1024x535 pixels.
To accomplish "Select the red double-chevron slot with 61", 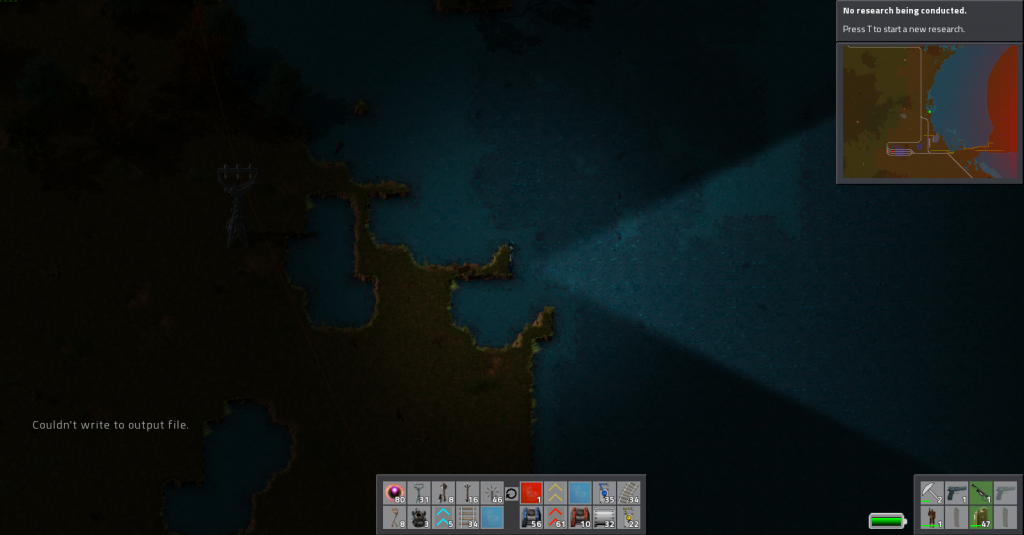I will tap(555, 518).
